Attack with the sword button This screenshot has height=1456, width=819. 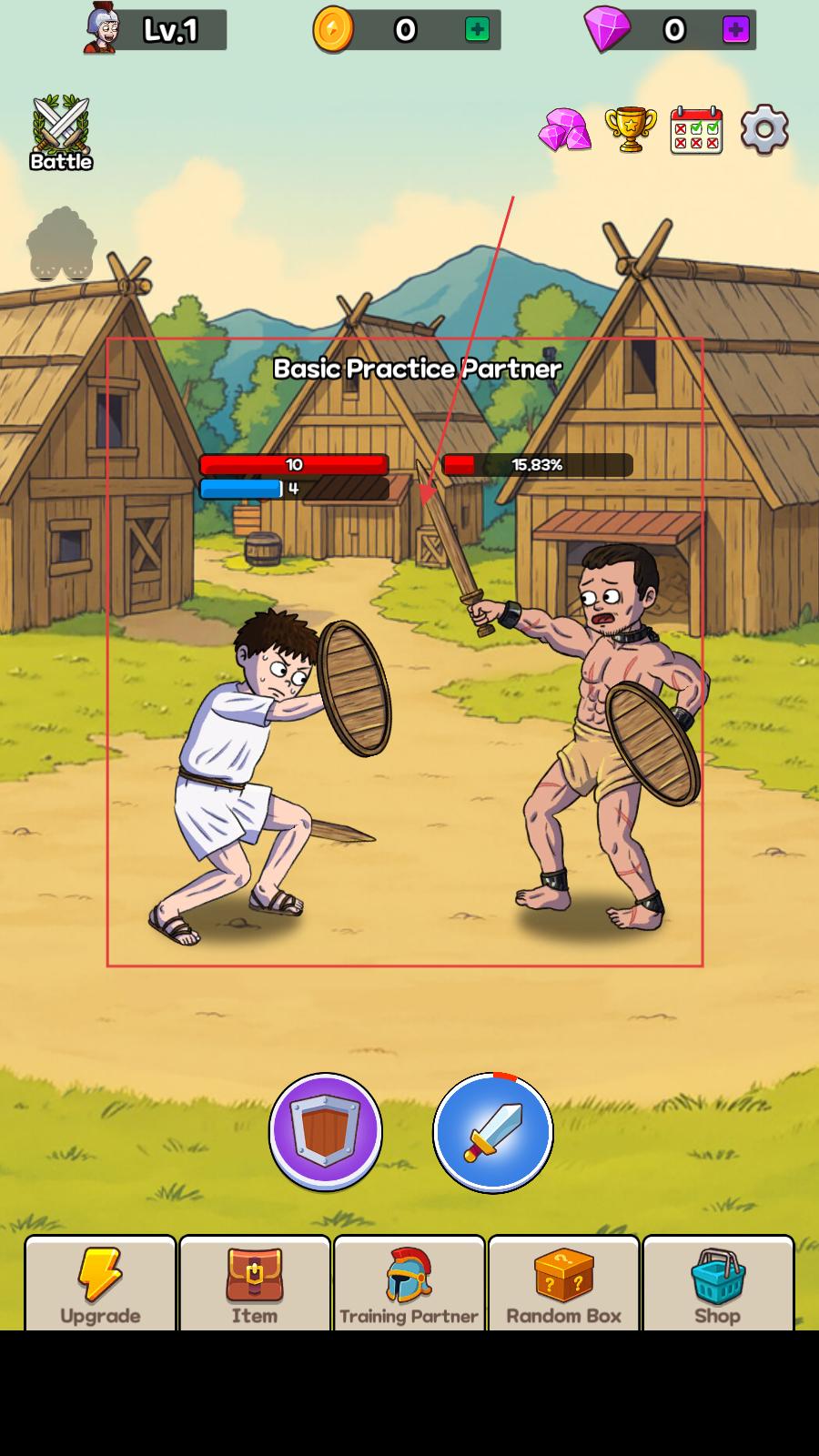click(492, 1133)
